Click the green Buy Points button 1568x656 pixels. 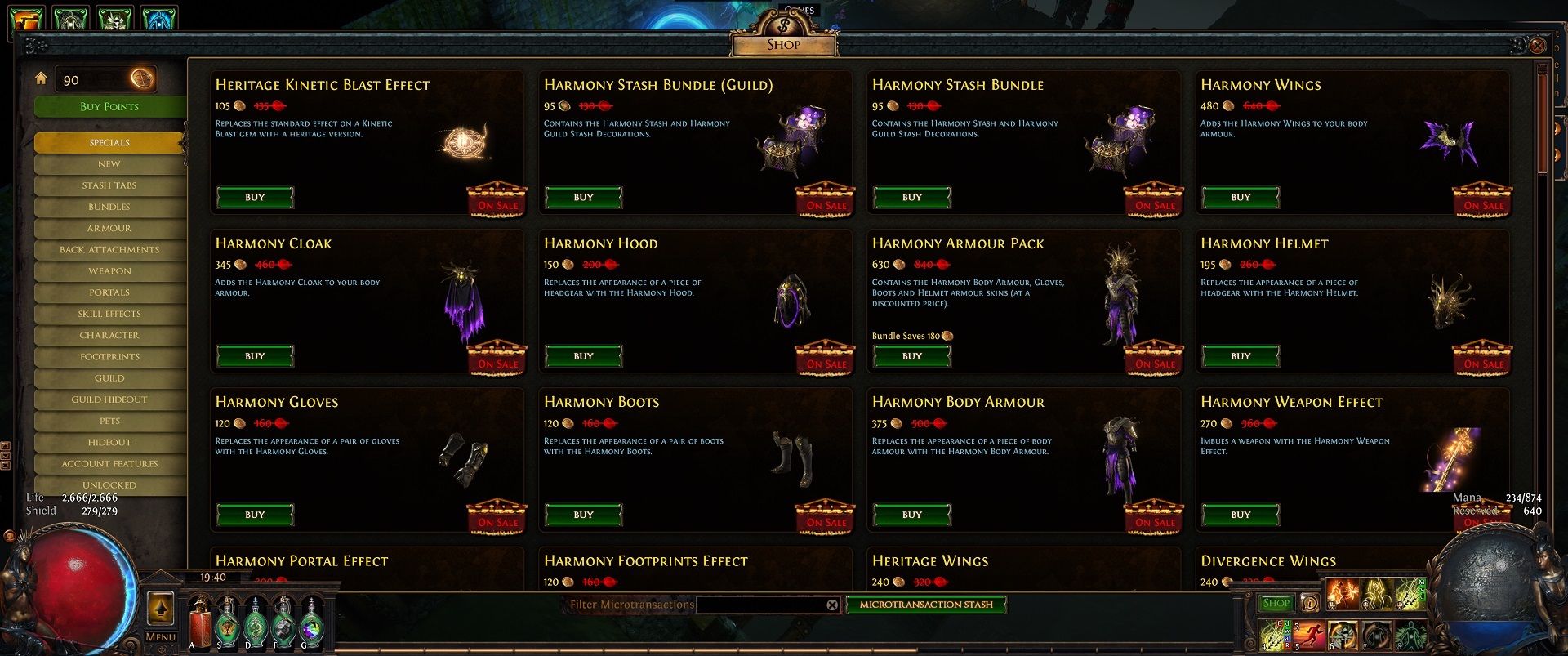point(109,106)
